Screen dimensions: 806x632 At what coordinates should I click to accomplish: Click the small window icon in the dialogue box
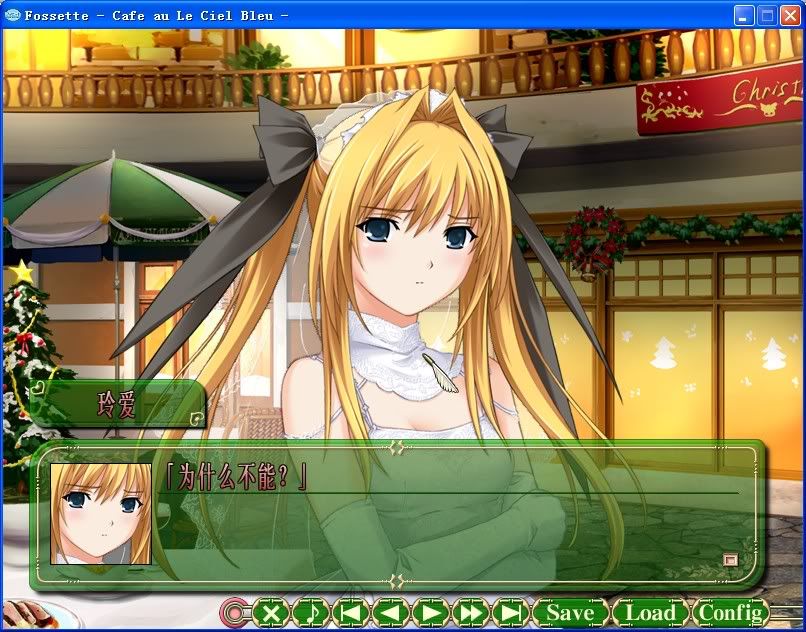tap(729, 560)
